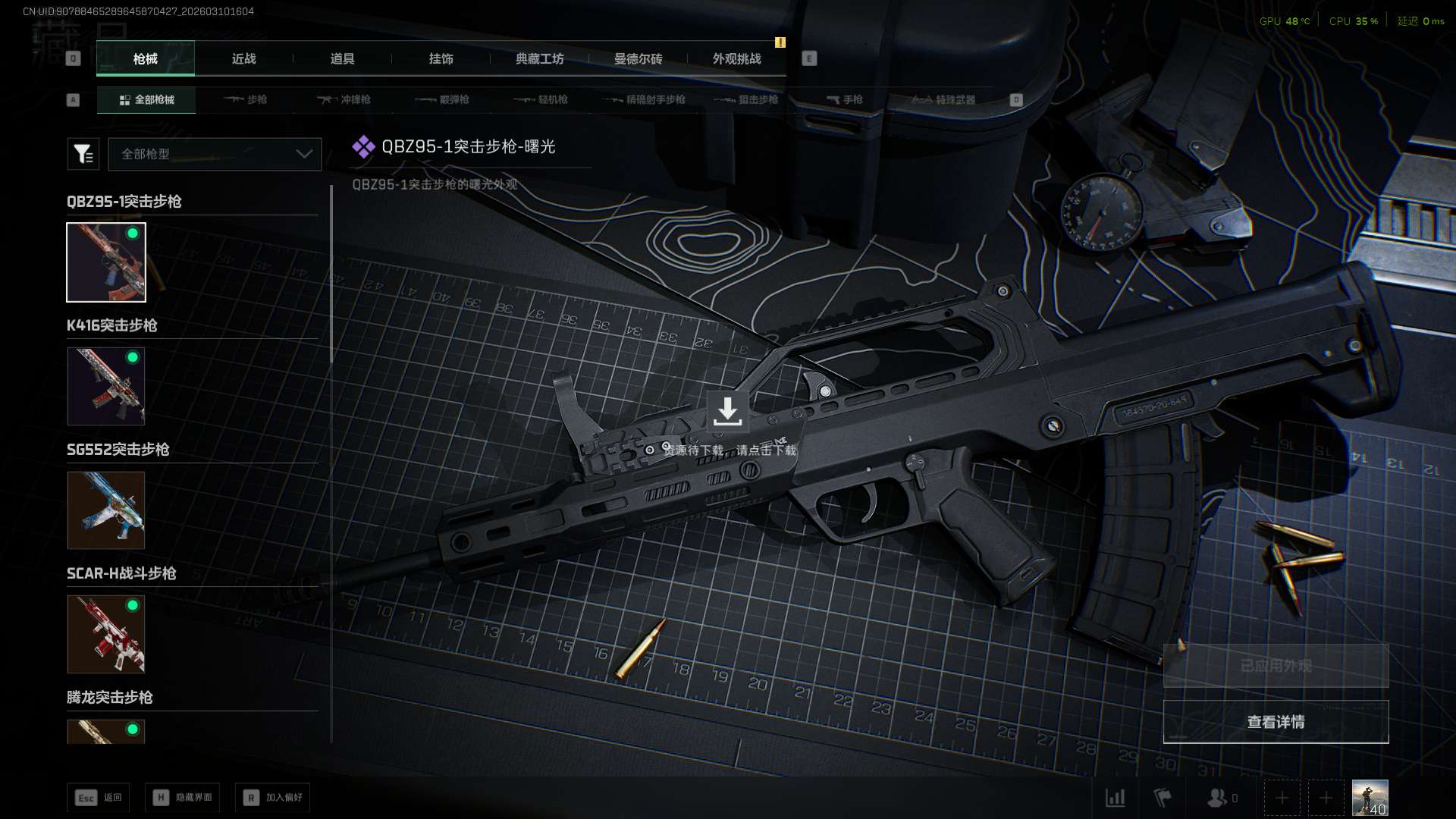Go to the 典藏工坊 tab

[x=539, y=58]
